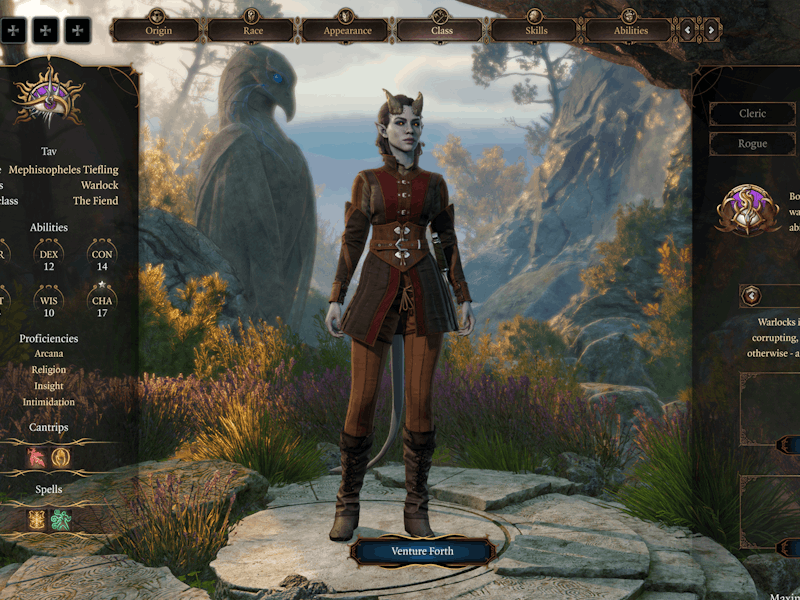
Task: Go to the Appearance tab
Action: [347, 29]
